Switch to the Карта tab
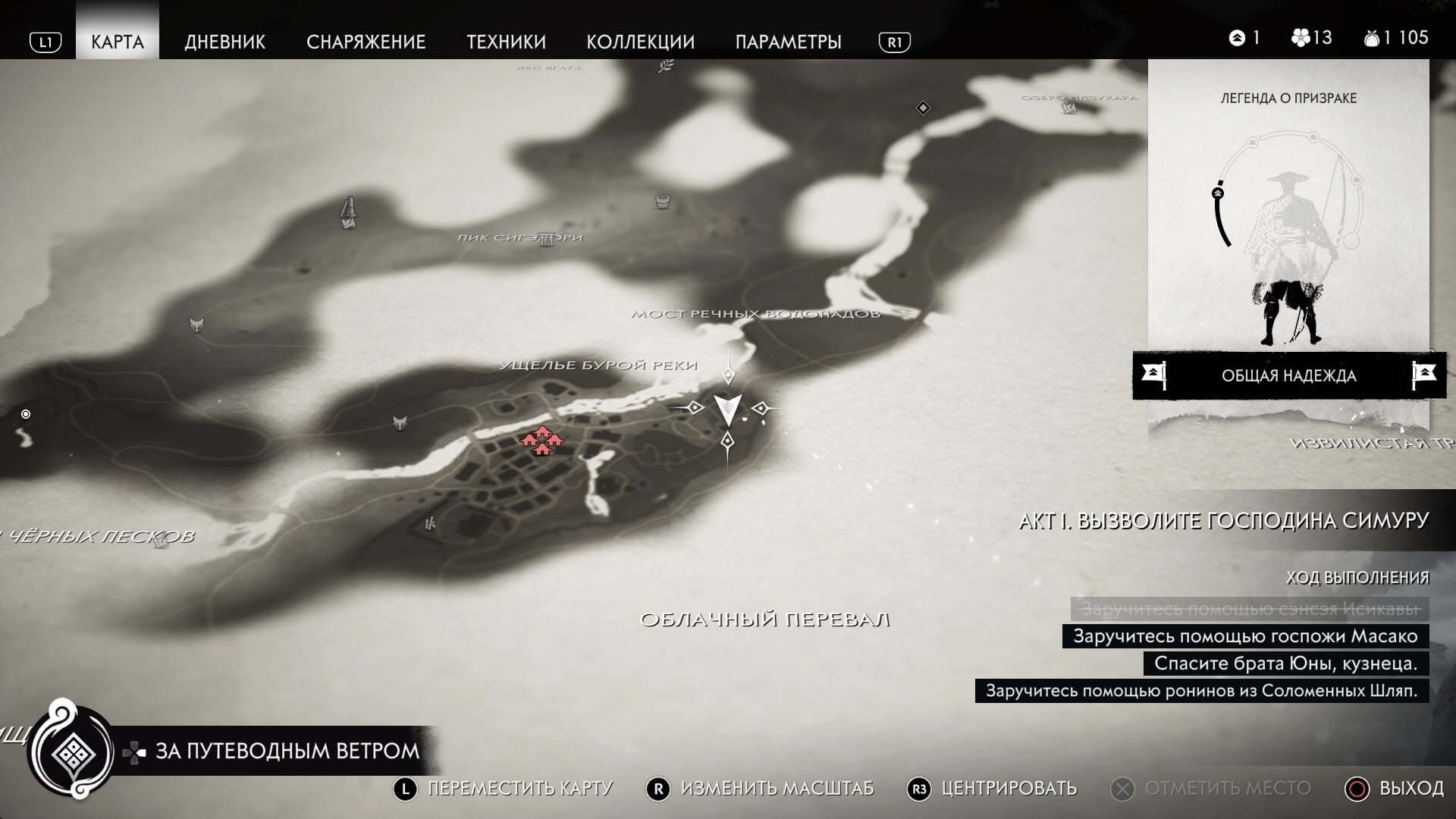 (x=118, y=42)
